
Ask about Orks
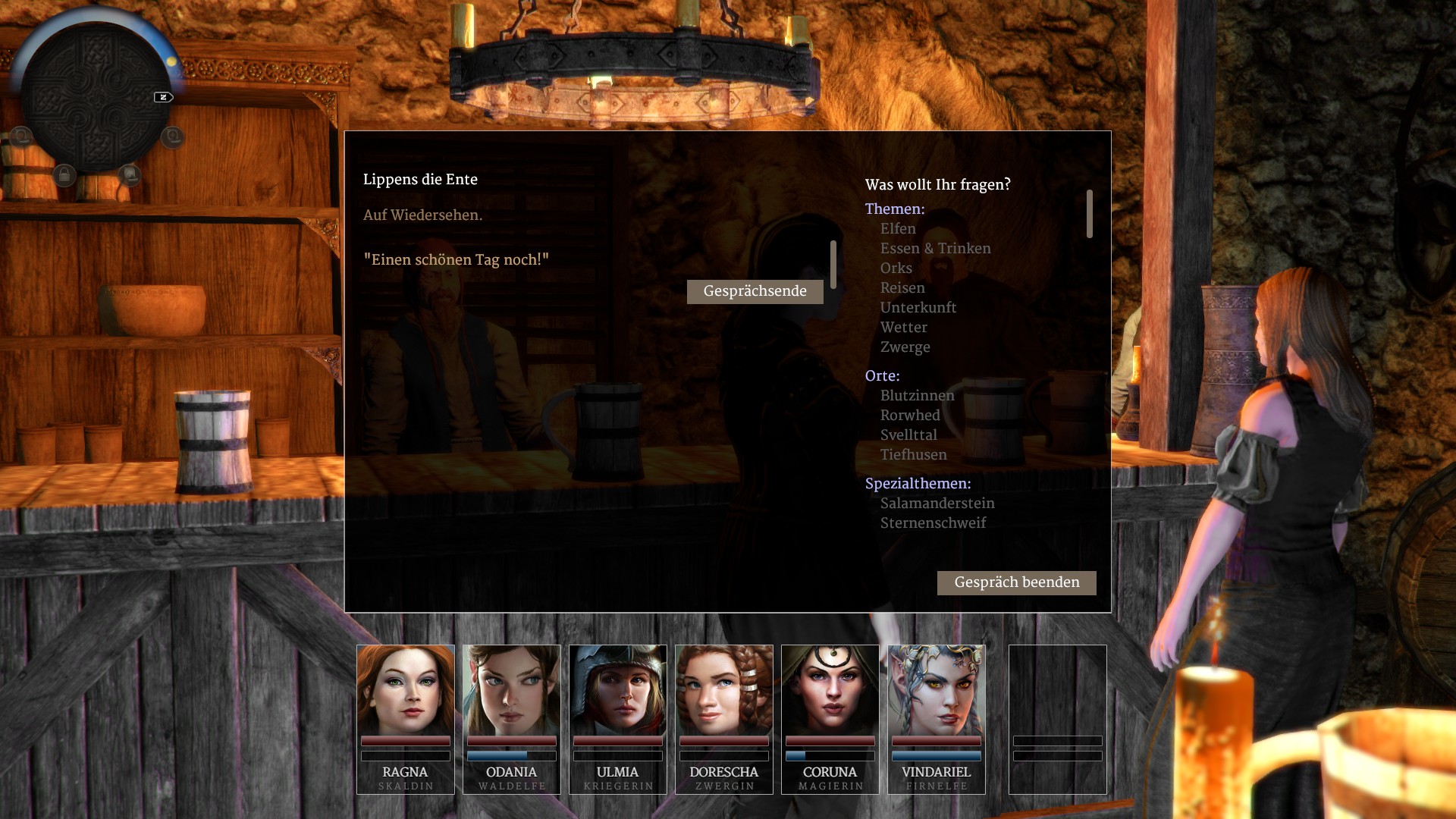pos(896,268)
